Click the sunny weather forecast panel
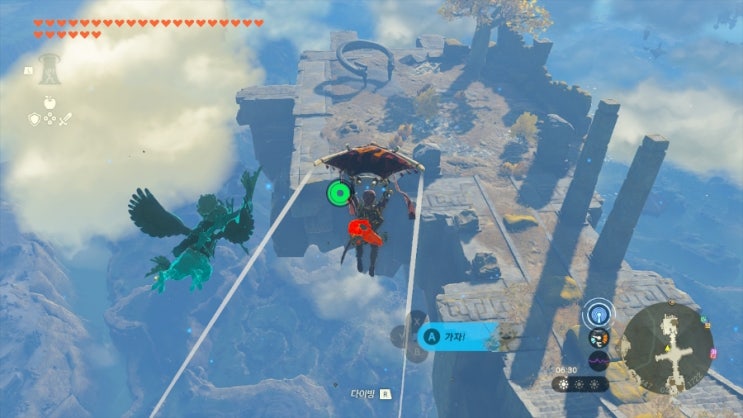Image resolution: width=743 pixels, height=418 pixels. pyautogui.click(x=579, y=384)
